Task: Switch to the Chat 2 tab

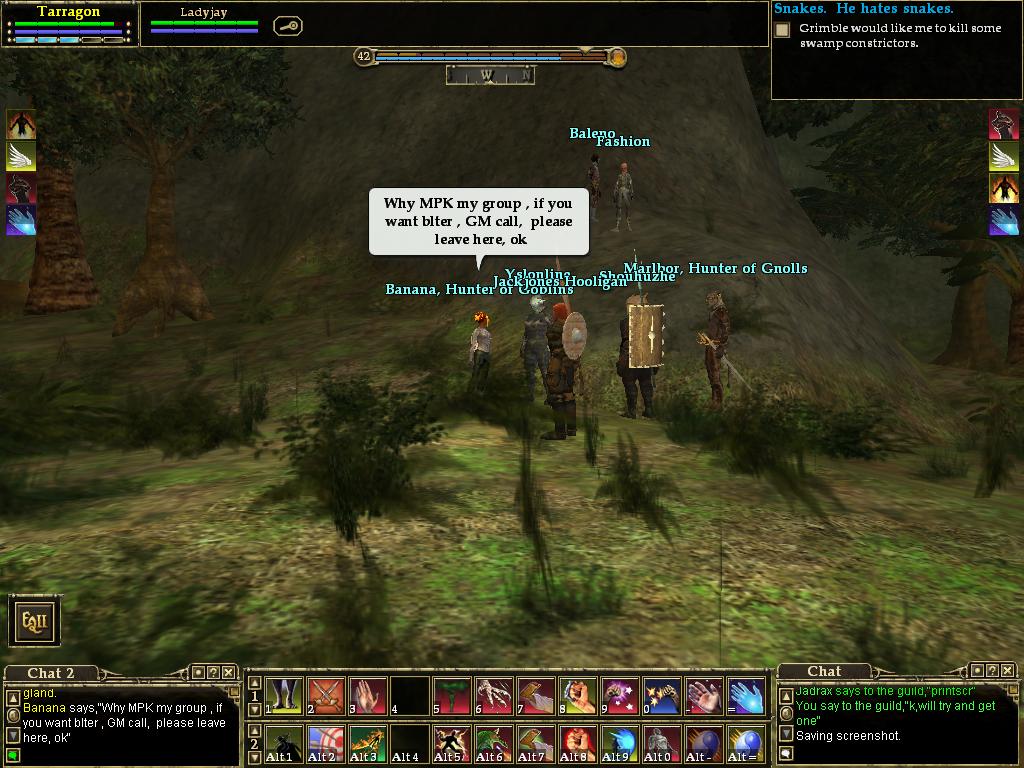Action: (x=50, y=673)
